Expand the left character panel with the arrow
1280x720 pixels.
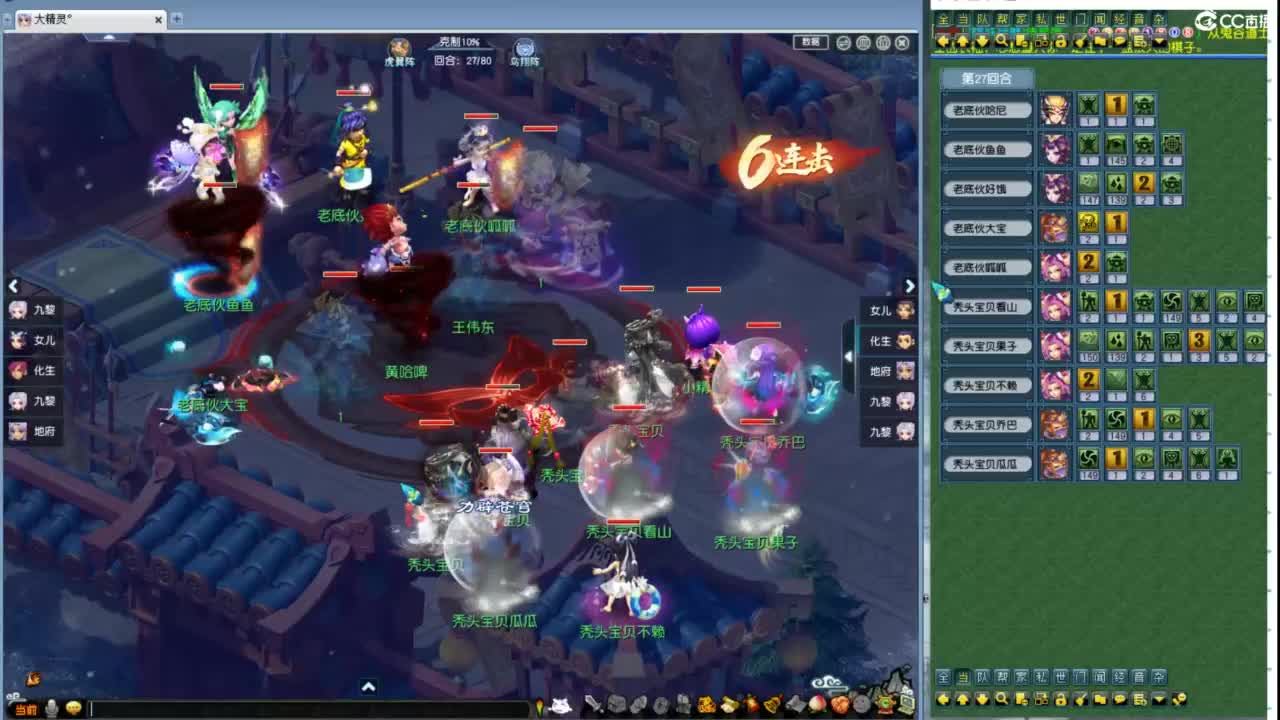13,286
